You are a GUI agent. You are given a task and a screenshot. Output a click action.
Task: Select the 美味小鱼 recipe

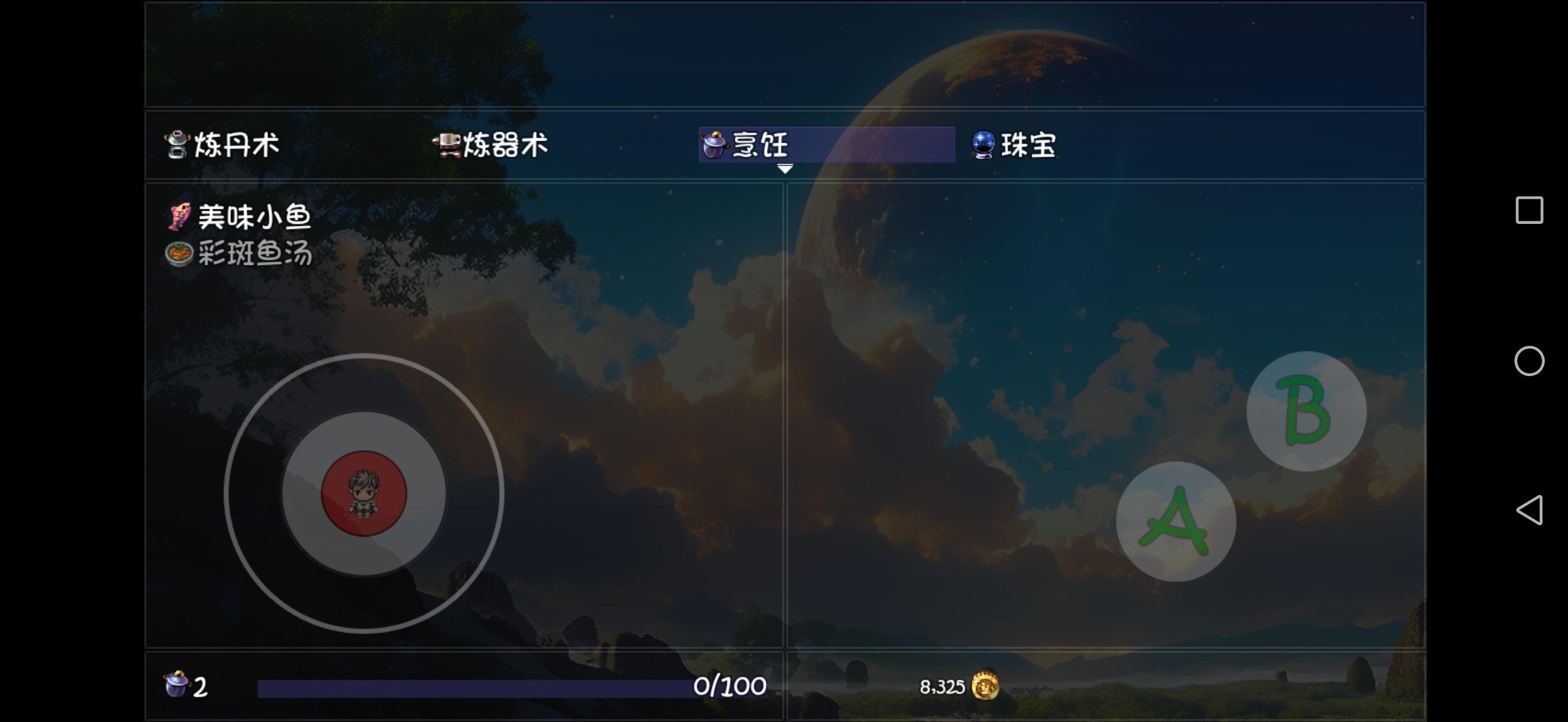tap(252, 215)
